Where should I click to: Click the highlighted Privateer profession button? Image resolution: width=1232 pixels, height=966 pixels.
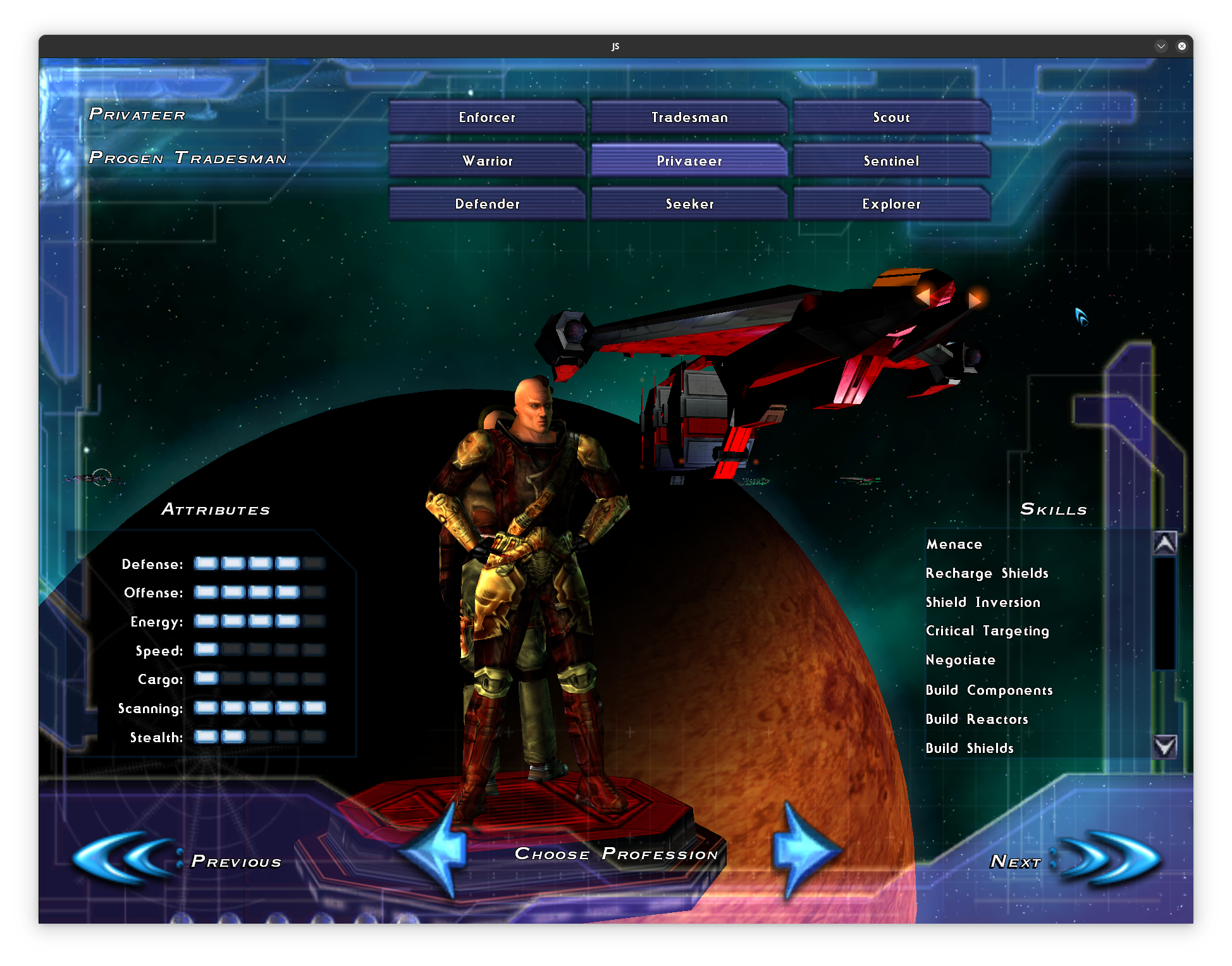689,161
